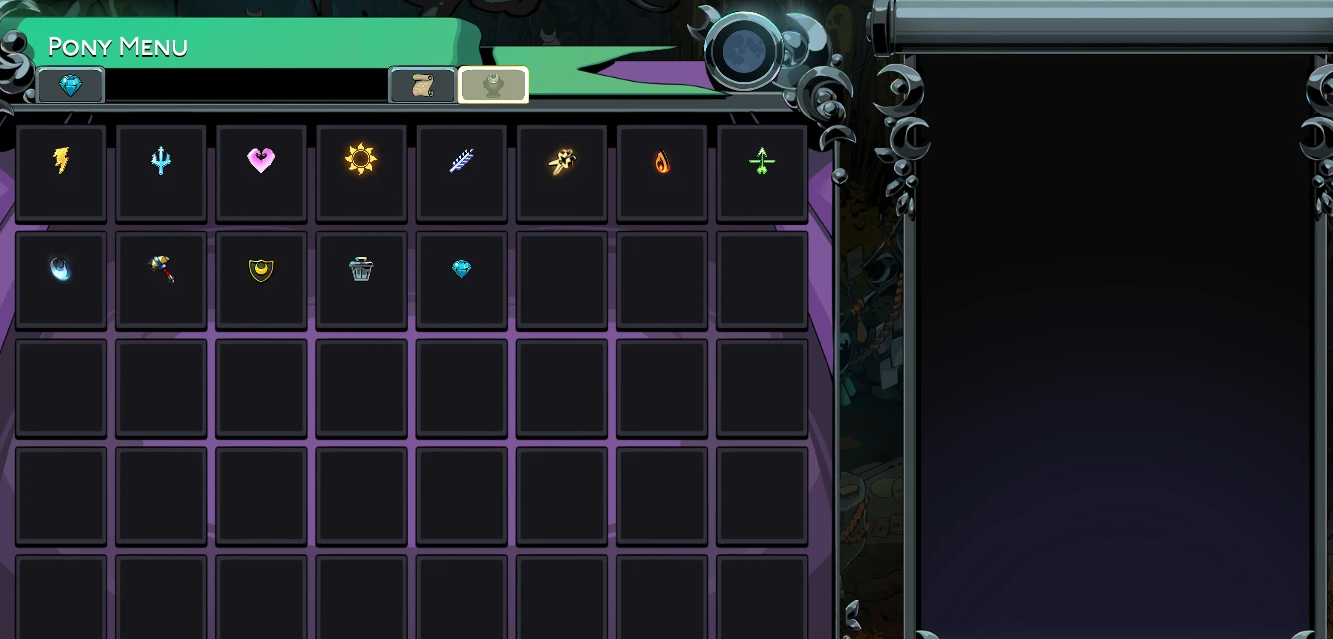
Task: Select the Apollo golden sun slot
Action: pyautogui.click(x=361, y=160)
